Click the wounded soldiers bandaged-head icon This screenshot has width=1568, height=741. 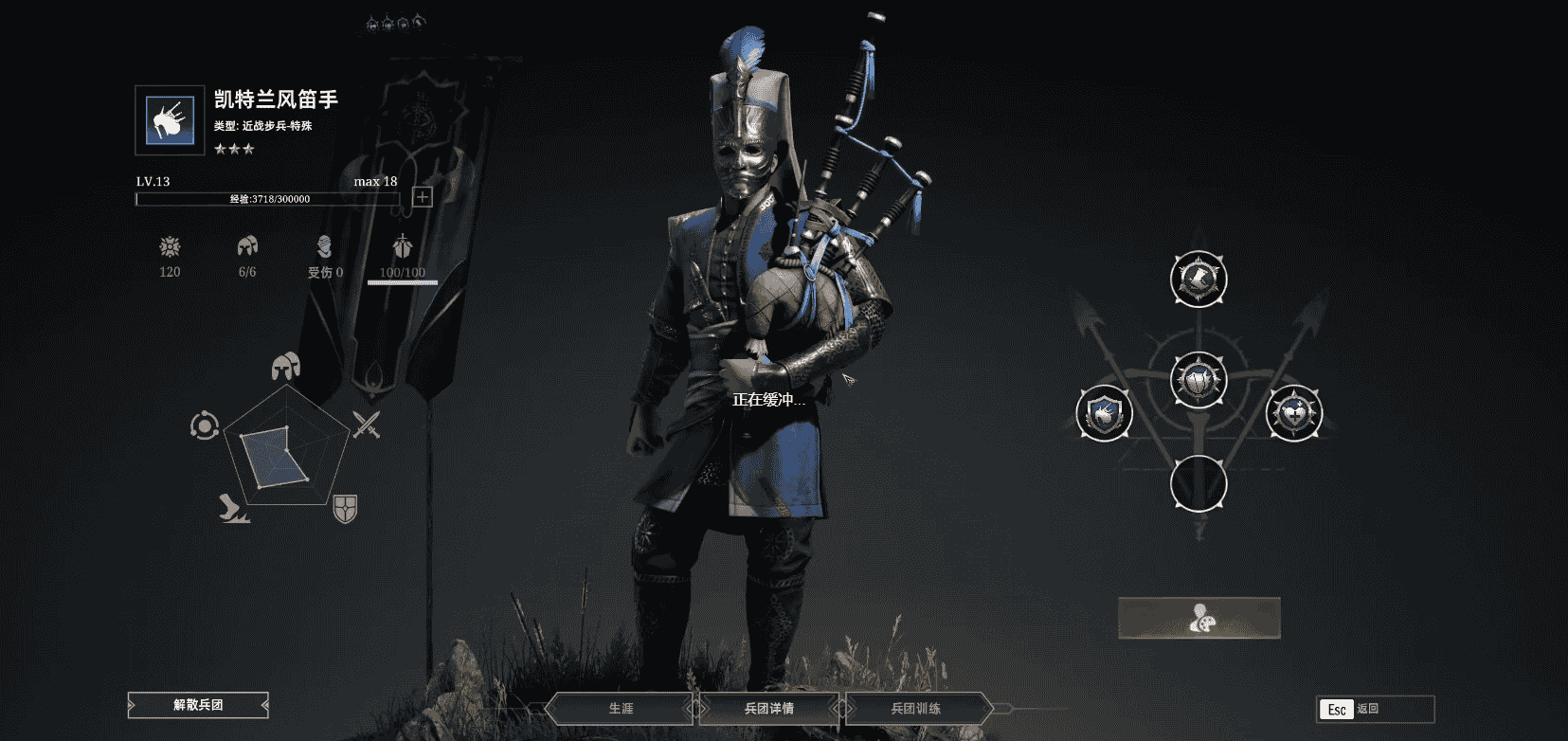click(324, 247)
